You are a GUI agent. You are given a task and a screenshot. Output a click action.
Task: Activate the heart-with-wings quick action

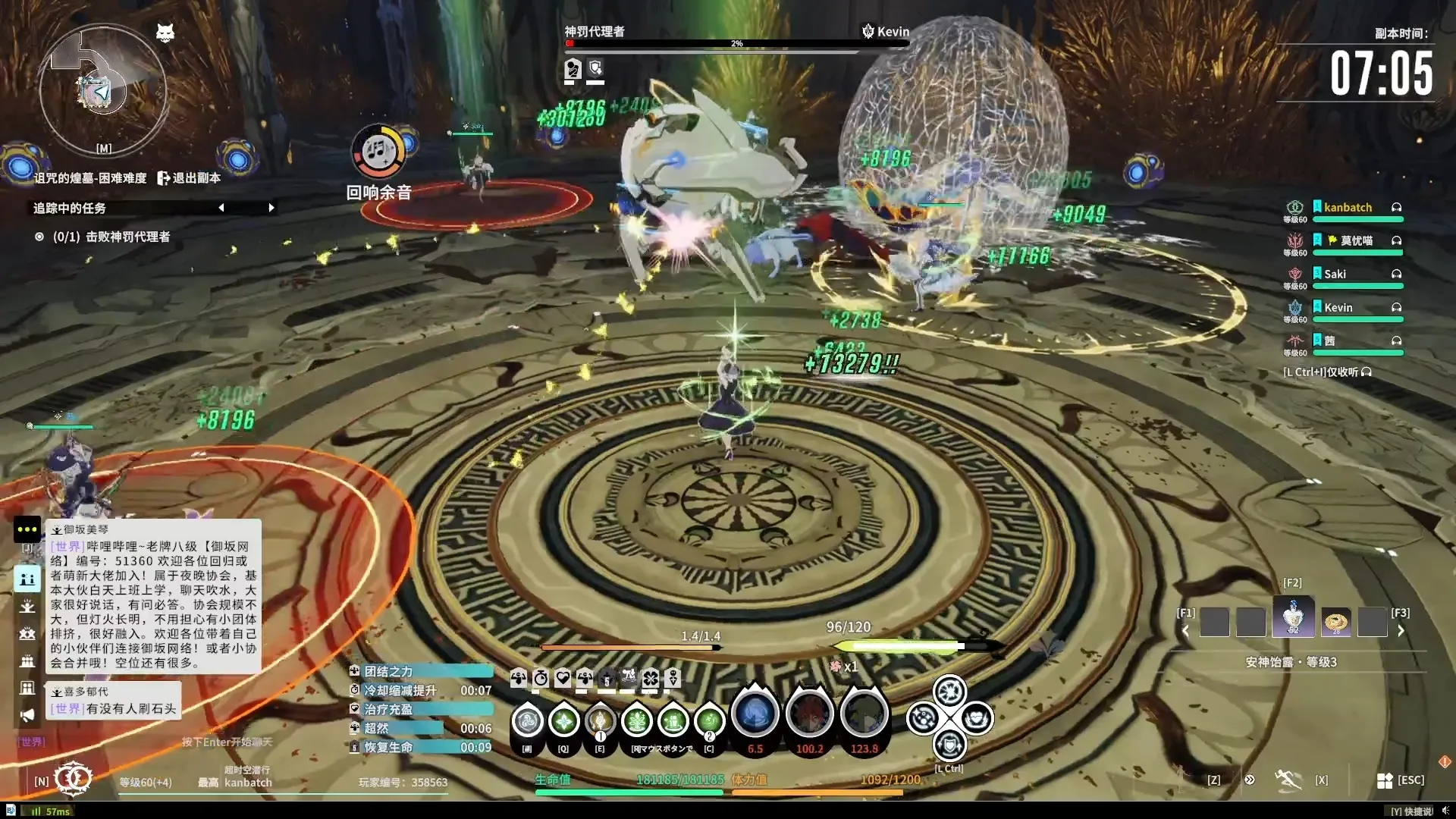[x=976, y=718]
